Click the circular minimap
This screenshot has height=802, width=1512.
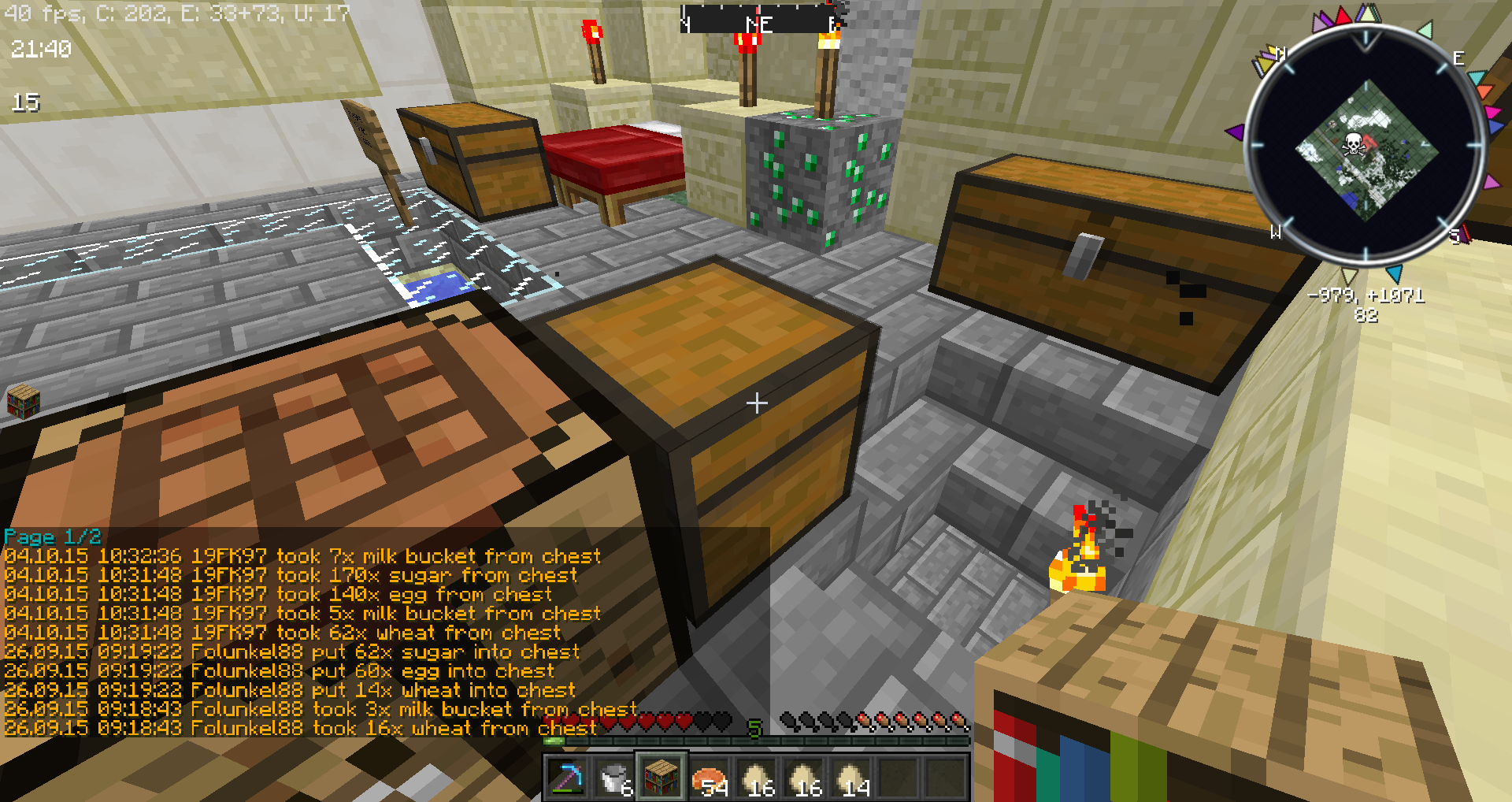(x=1366, y=146)
